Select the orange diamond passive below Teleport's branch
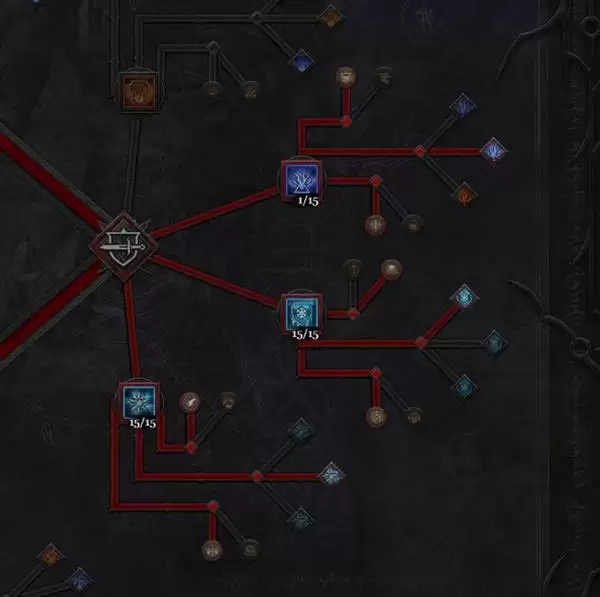Viewport: 600px width, 597px height. pyautogui.click(x=464, y=194)
